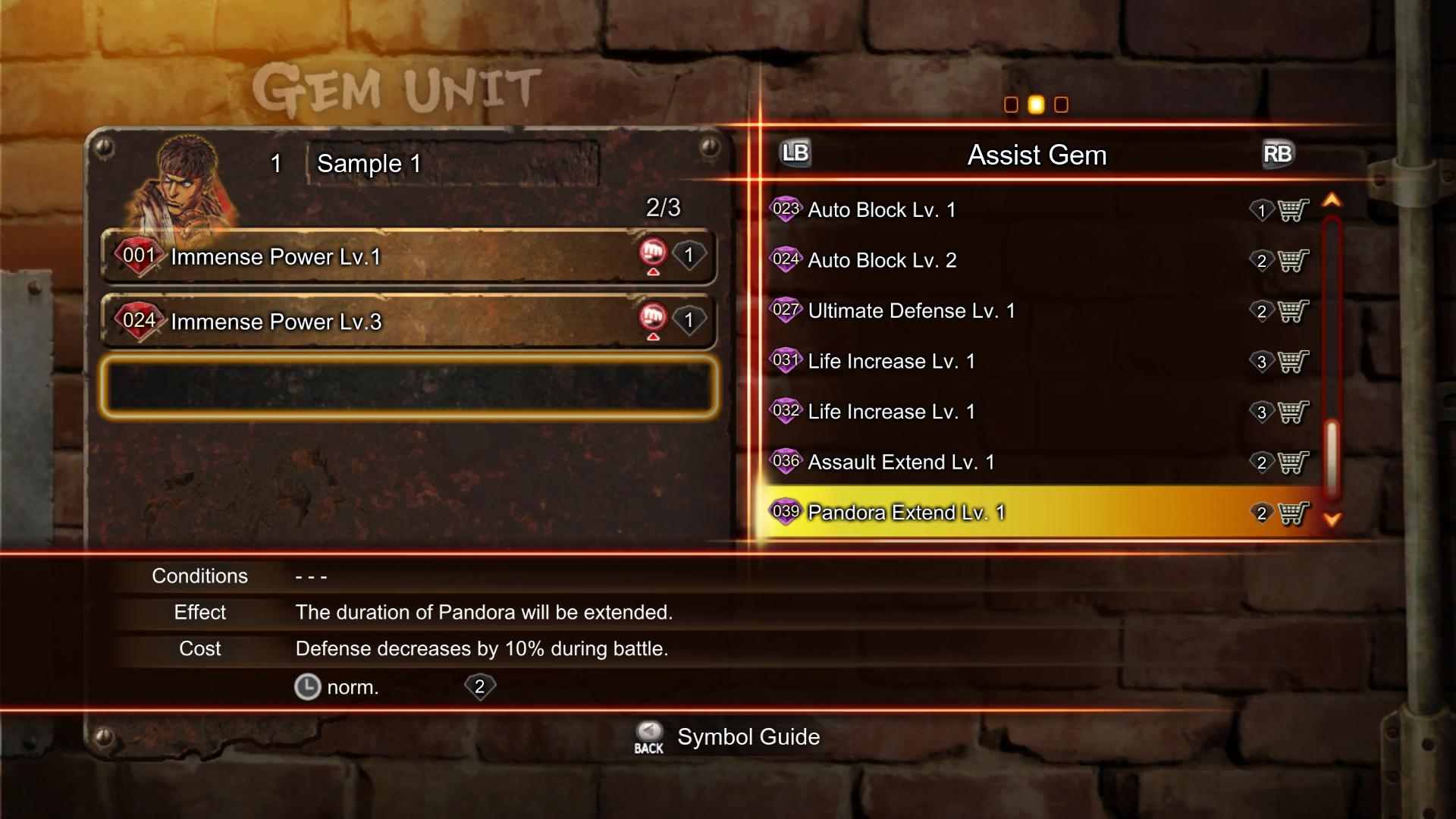Click the purple gem icon labeled 027
This screenshot has width=1456, height=819.
pos(786,310)
